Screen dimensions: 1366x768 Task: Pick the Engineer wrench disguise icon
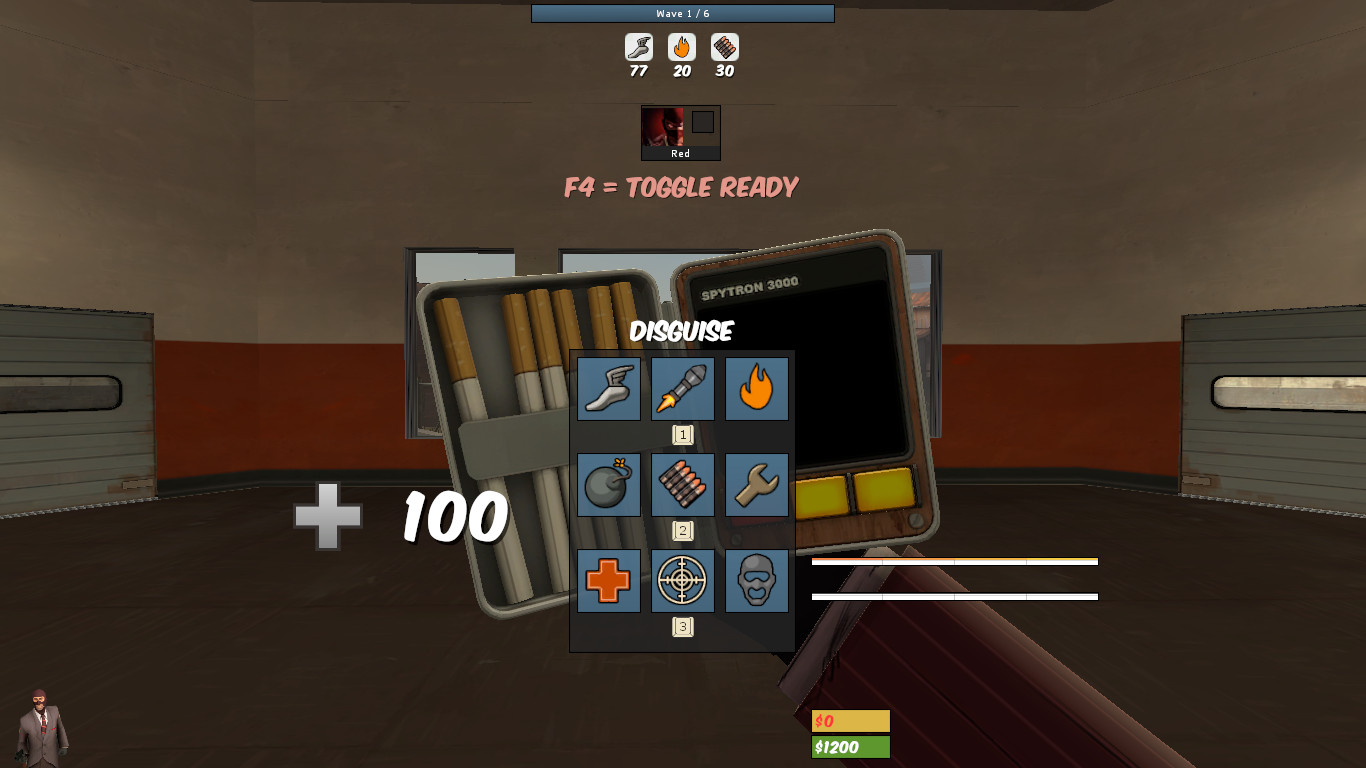(x=756, y=485)
